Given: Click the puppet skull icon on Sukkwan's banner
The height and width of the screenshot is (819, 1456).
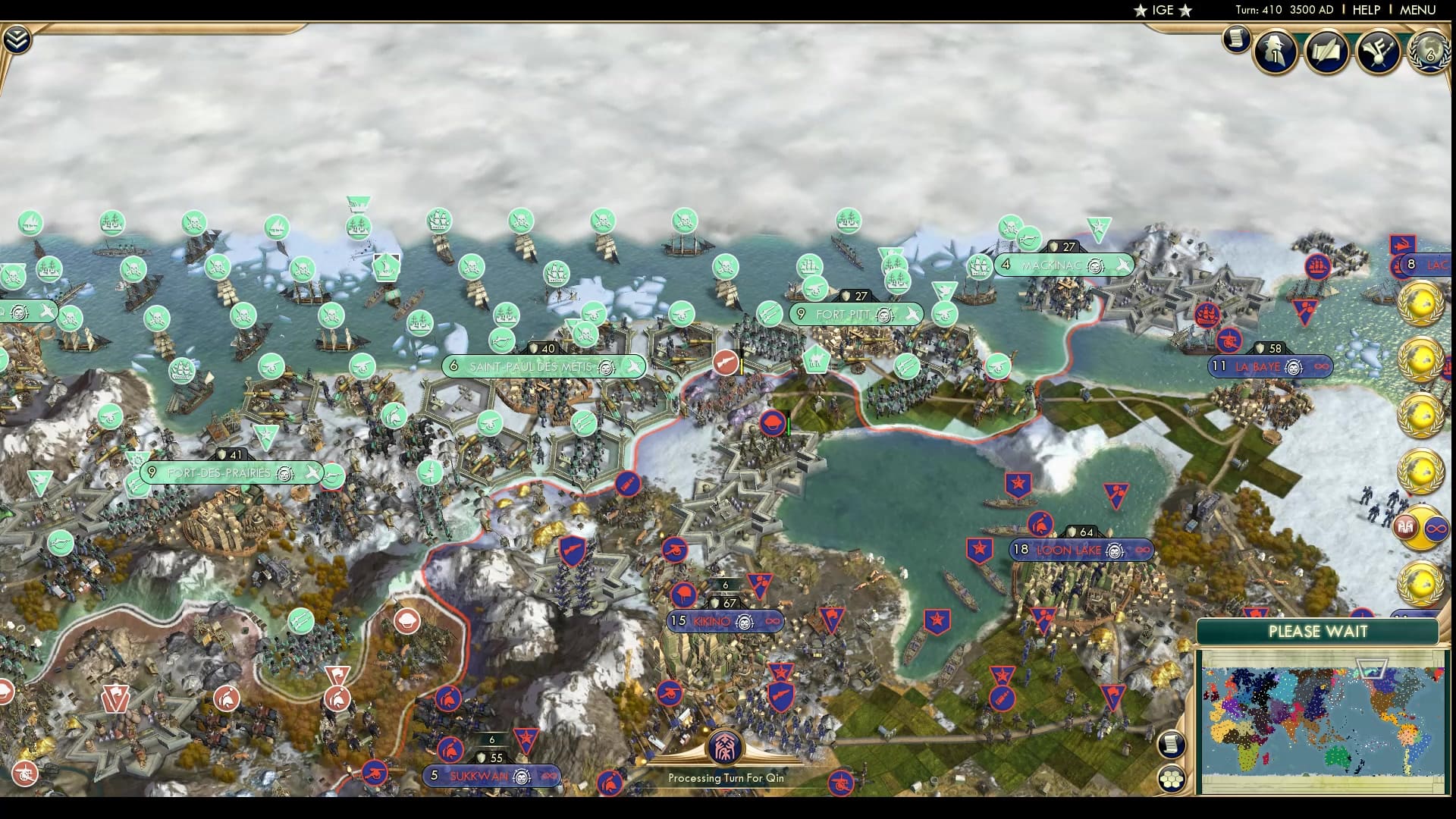Looking at the screenshot, I should point(522,777).
